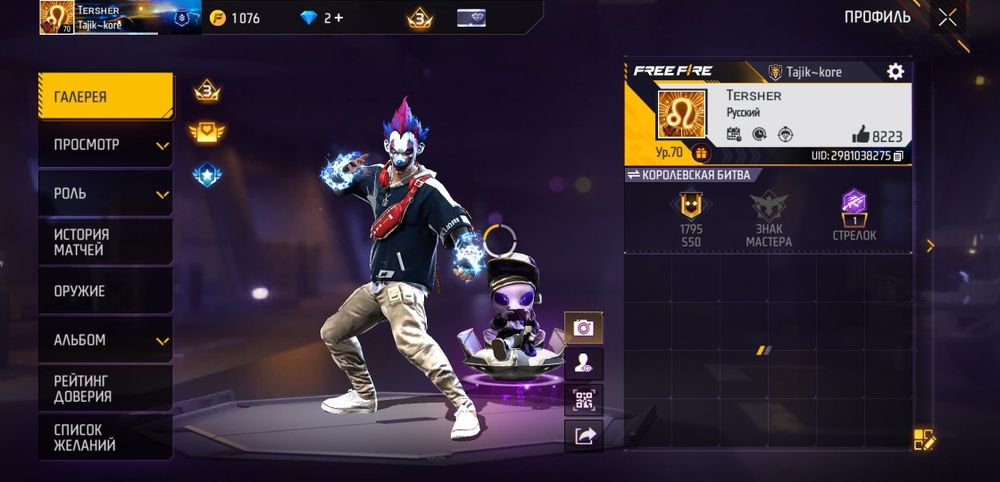Open Рейтинг доверия
Viewport: 1000px width, 482px height.
click(x=105, y=388)
